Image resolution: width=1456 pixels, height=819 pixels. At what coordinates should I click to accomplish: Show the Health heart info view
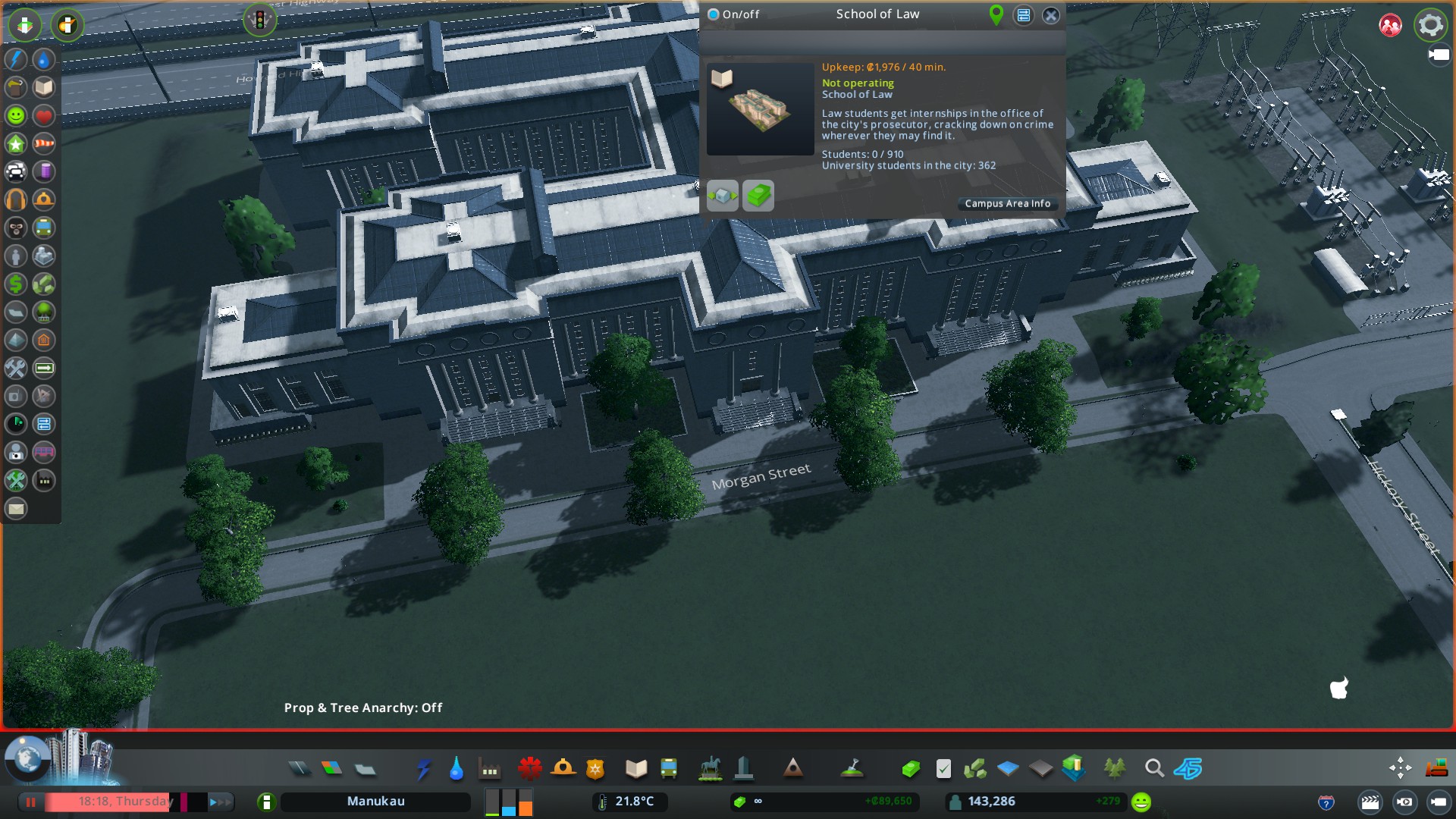click(x=44, y=116)
